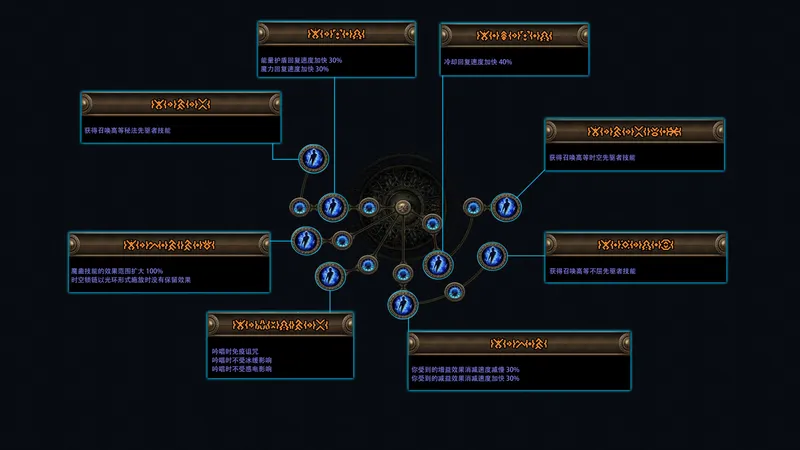Select the 30% energy shield and mana recovery notable

click(x=331, y=207)
